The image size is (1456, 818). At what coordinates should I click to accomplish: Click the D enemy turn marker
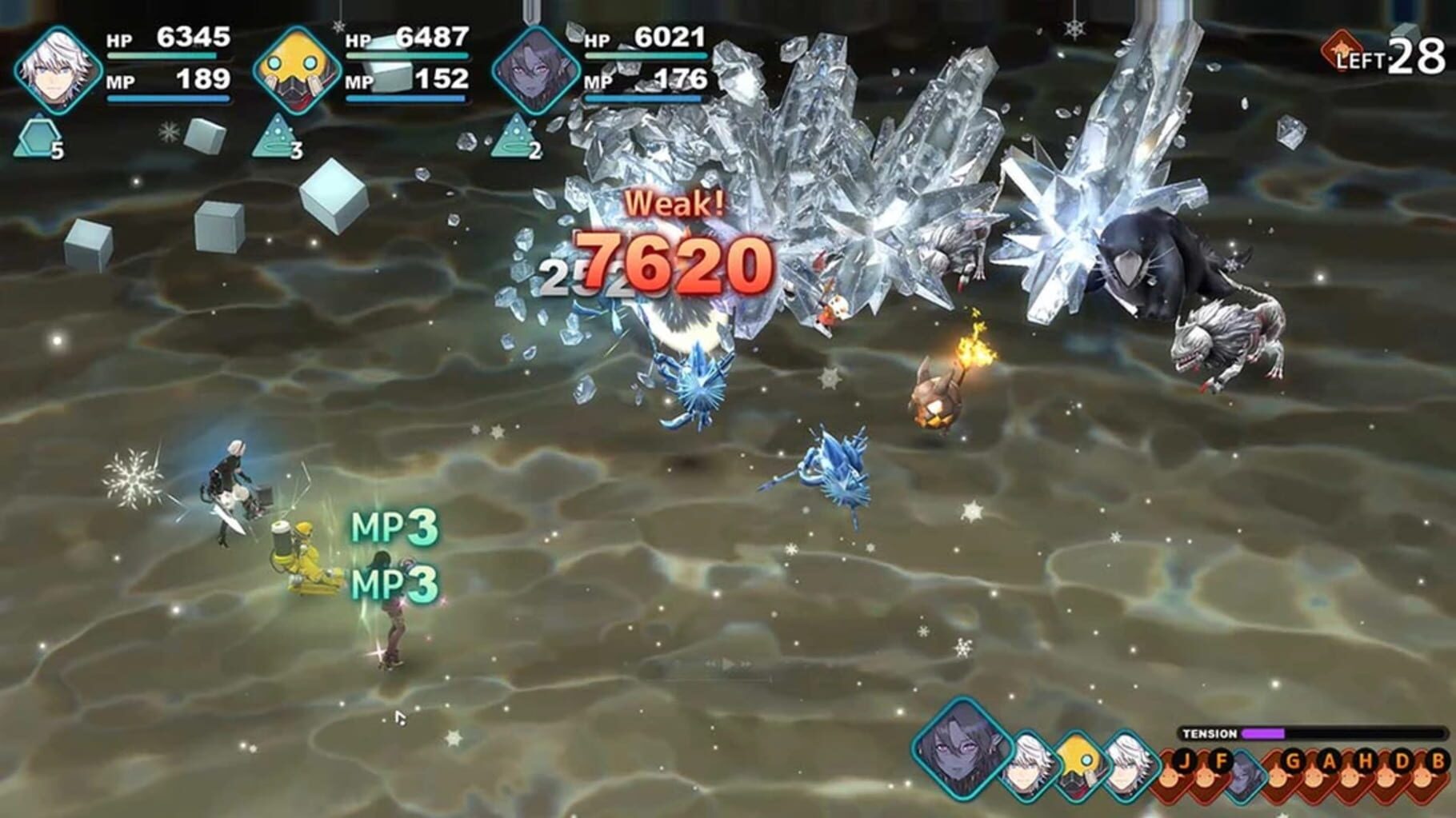(x=1401, y=761)
